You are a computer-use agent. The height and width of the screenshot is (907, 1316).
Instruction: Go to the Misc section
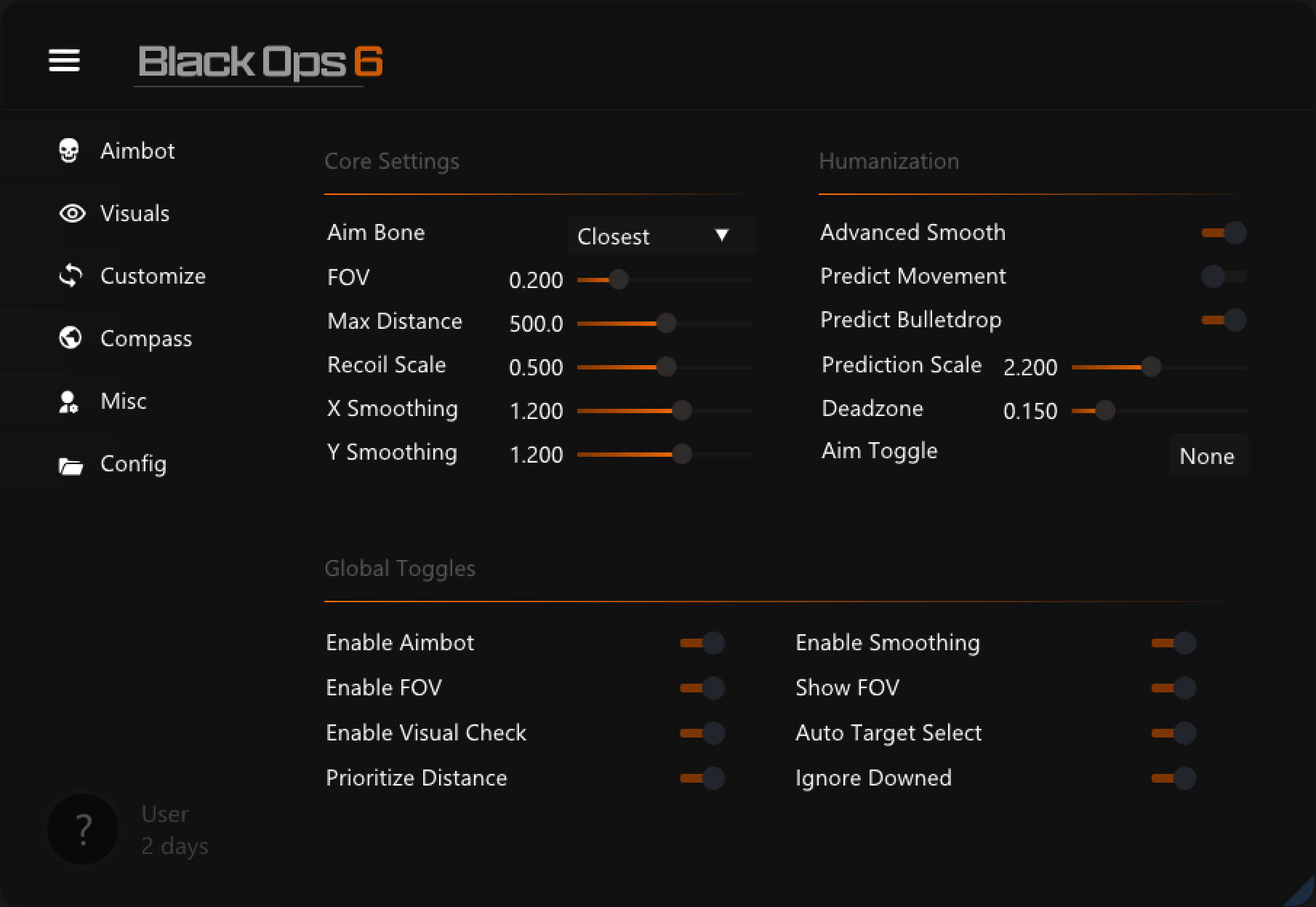pos(123,401)
